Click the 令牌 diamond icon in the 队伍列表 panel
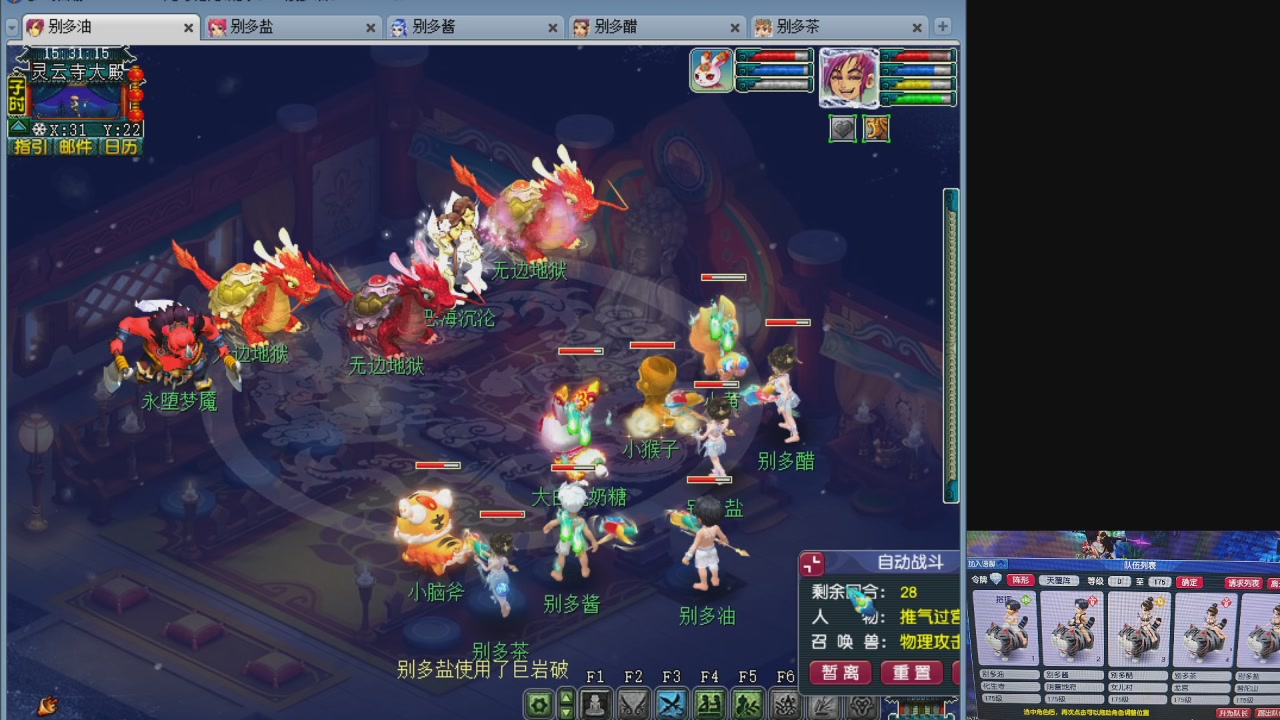The image size is (1280, 720). click(996, 579)
